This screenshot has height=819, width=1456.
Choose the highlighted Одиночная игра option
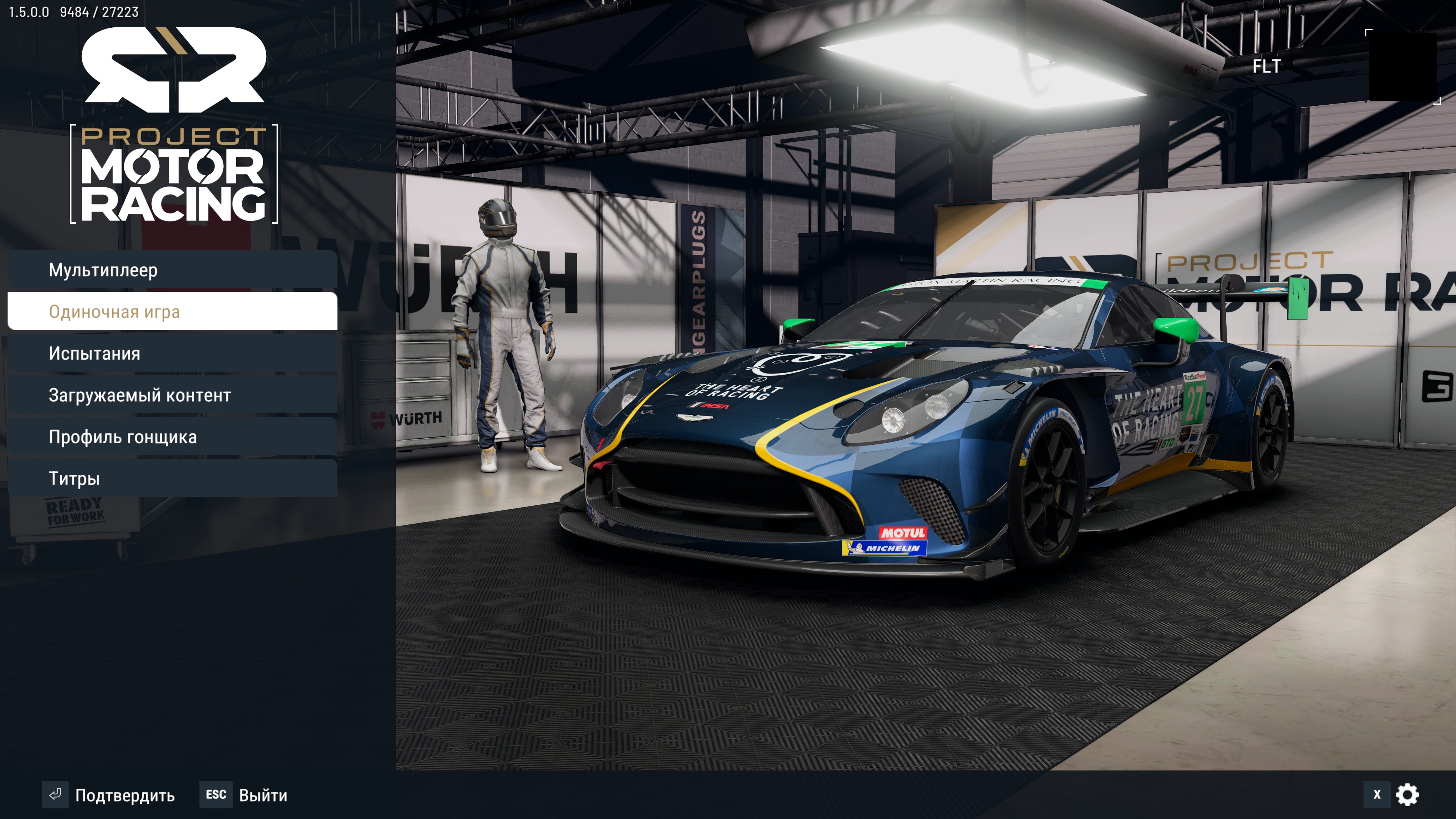(x=115, y=311)
